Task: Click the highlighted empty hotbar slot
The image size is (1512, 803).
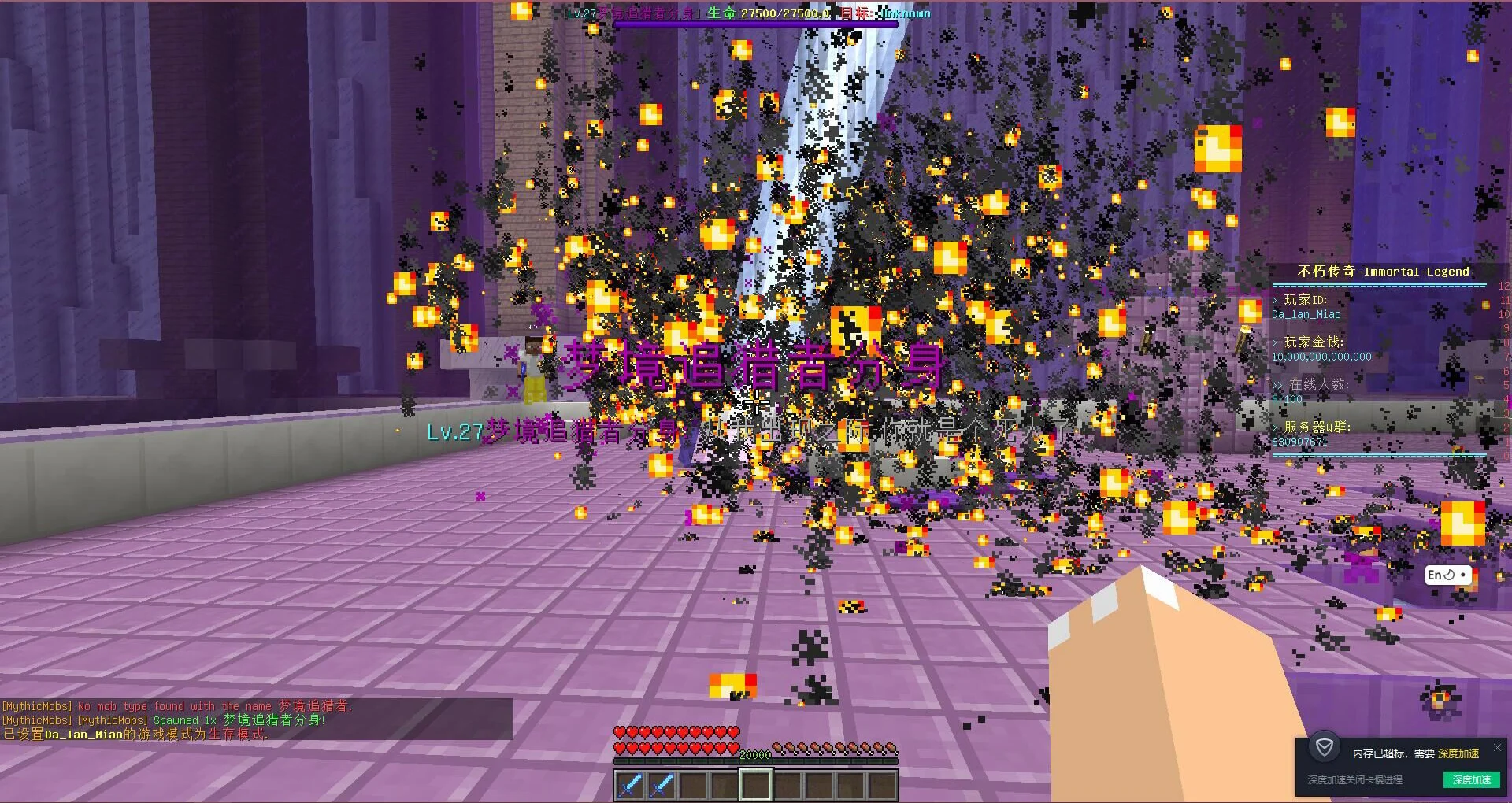Action: 755,785
